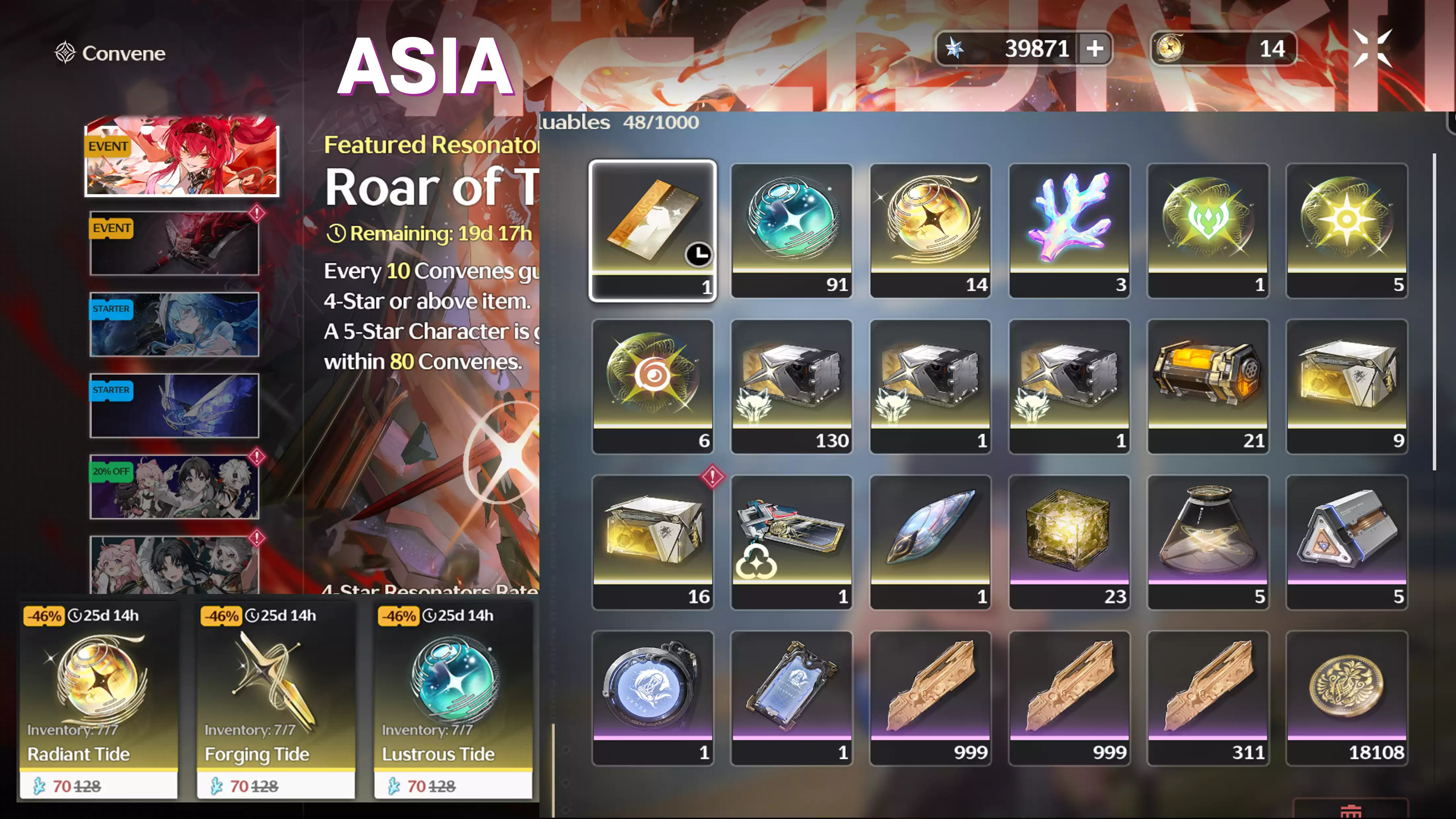Select the weapon chest stack of 130
This screenshot has width=1456, height=819.
click(x=791, y=386)
